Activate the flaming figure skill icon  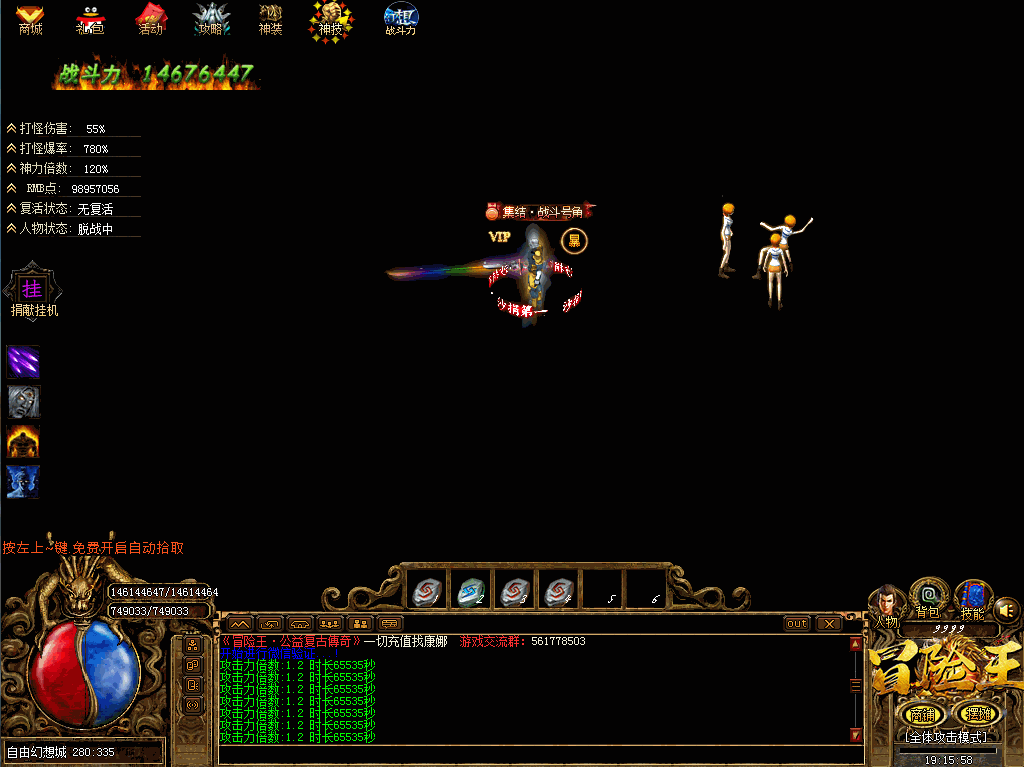(x=23, y=441)
